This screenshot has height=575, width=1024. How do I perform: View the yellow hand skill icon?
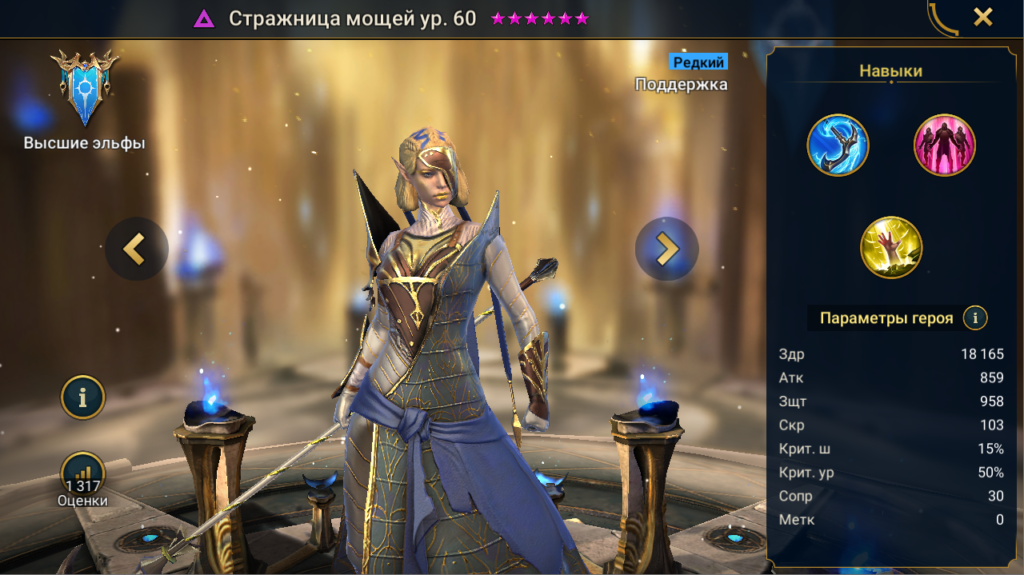tap(891, 247)
